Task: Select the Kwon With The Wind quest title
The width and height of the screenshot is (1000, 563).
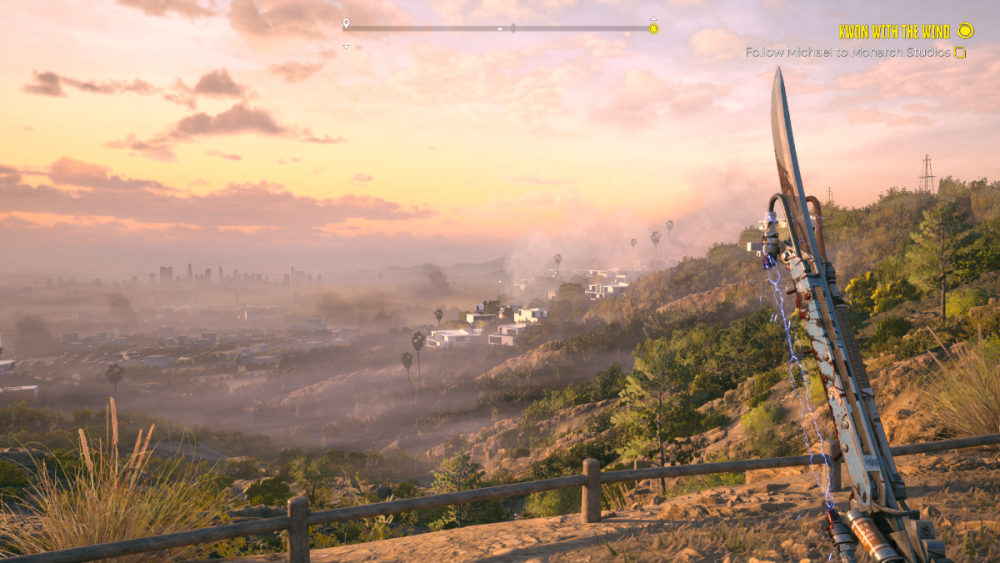Action: coord(894,31)
